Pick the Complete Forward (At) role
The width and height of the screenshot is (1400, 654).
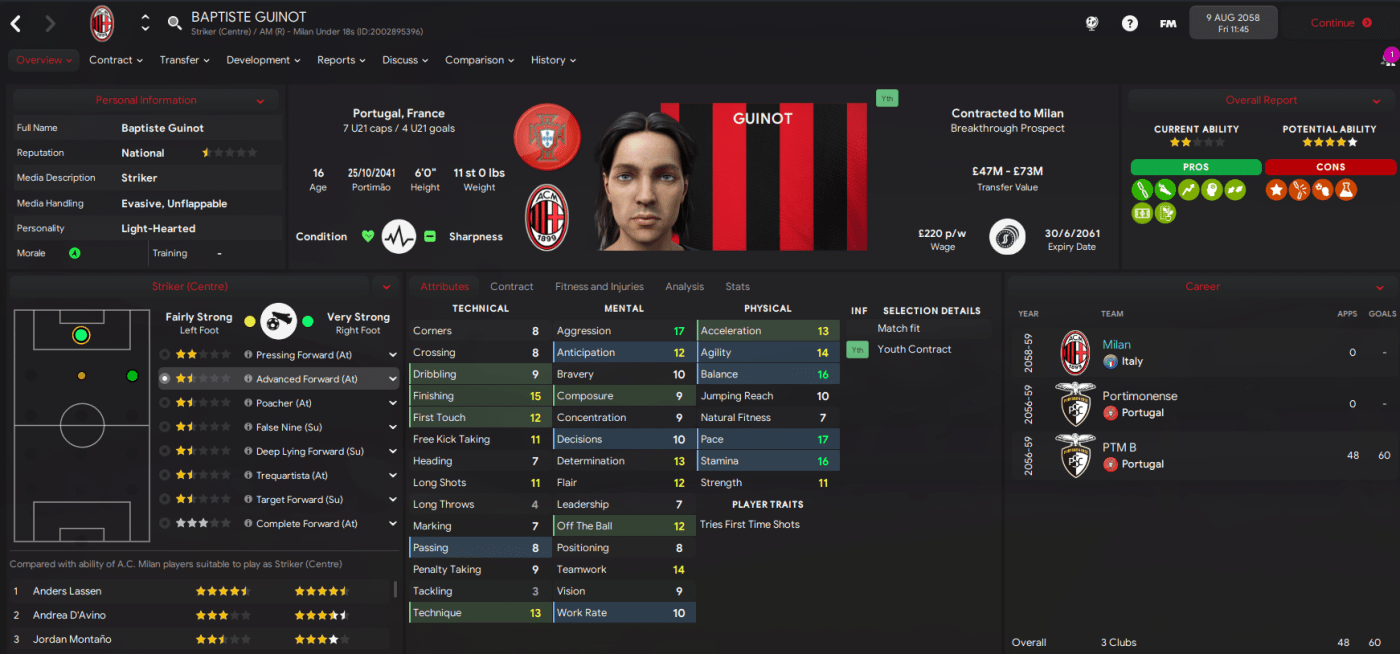tap(306, 524)
